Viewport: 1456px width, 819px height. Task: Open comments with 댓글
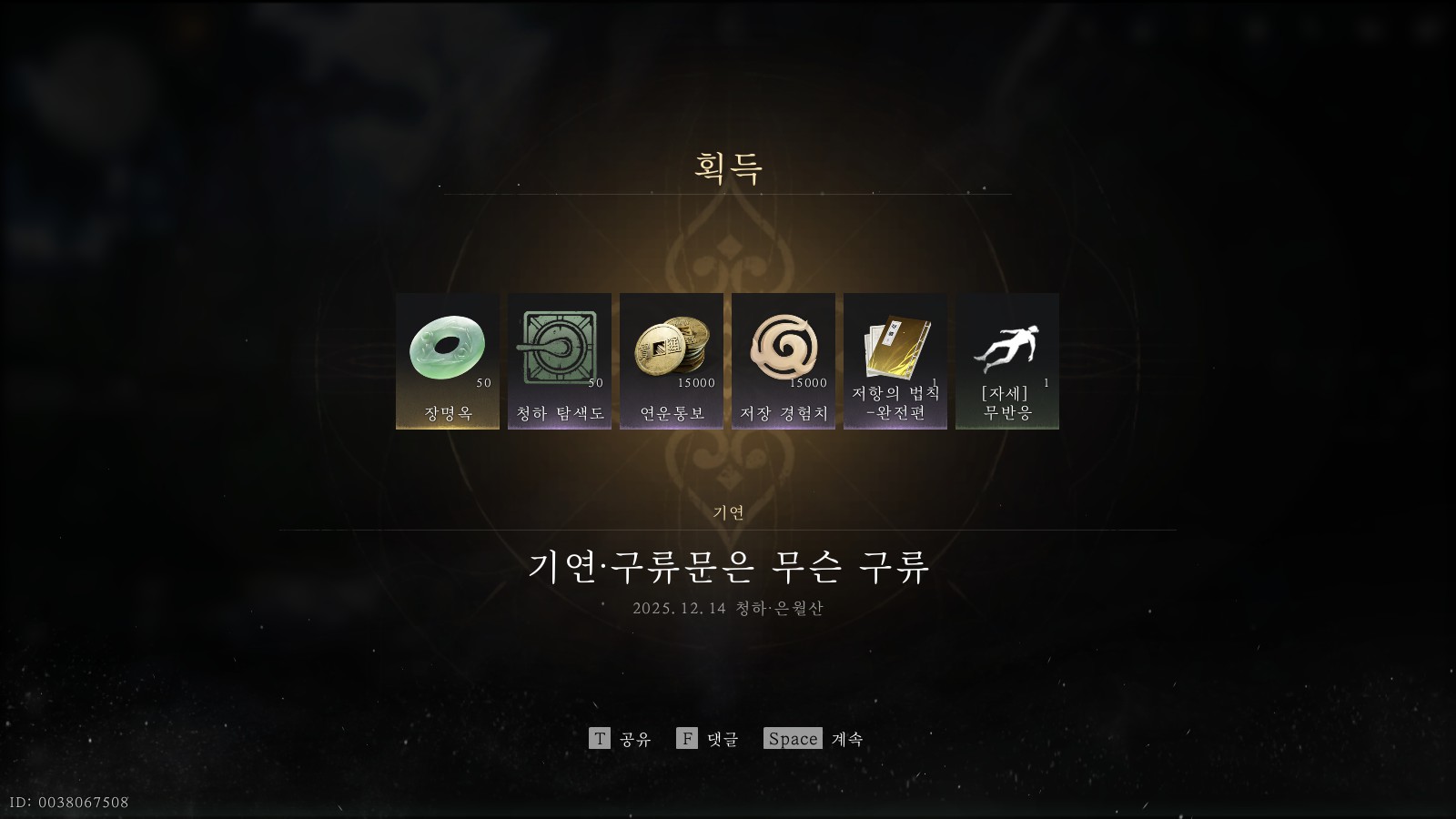[x=708, y=739]
